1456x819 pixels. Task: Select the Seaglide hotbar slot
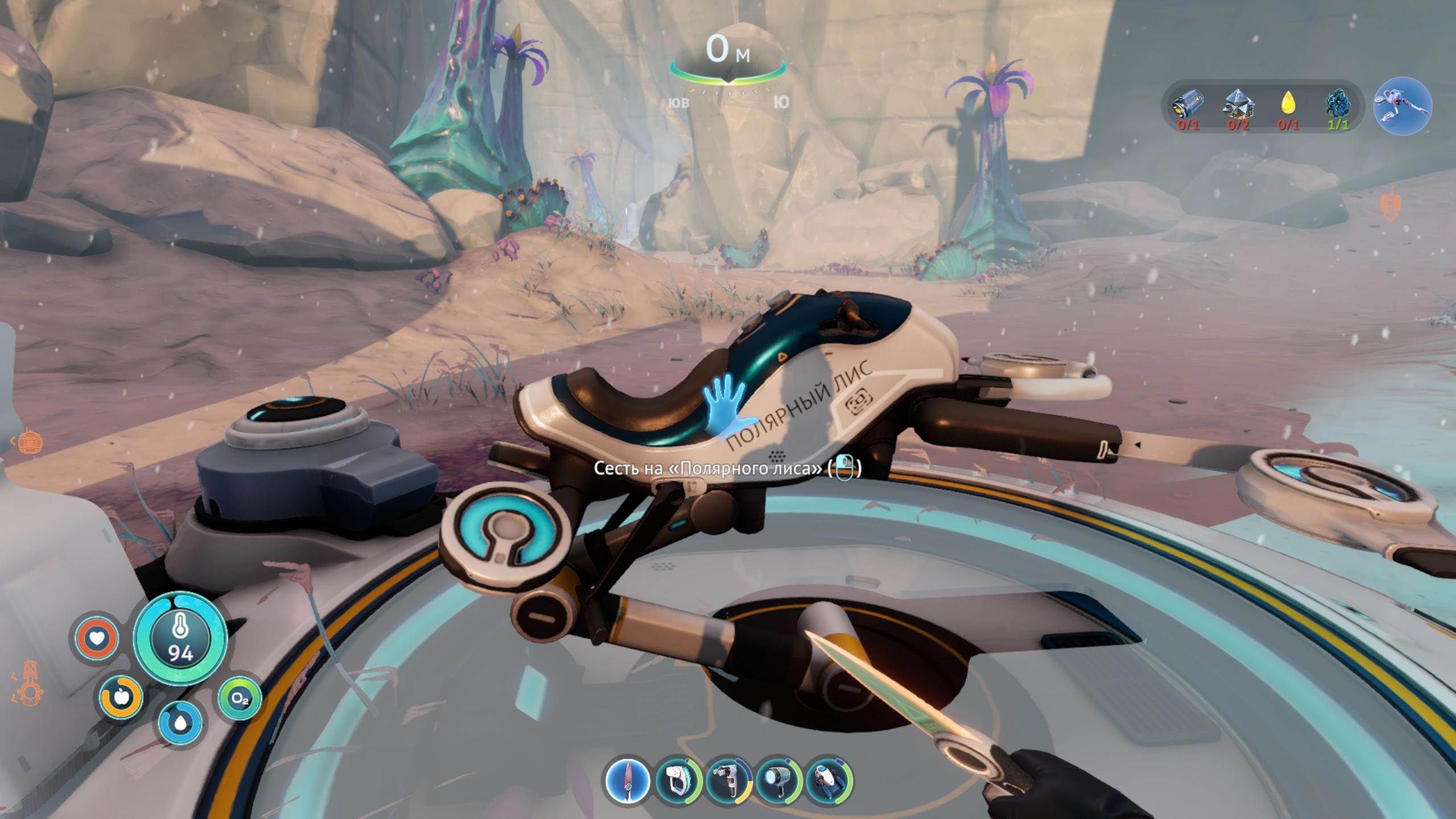coord(828,779)
